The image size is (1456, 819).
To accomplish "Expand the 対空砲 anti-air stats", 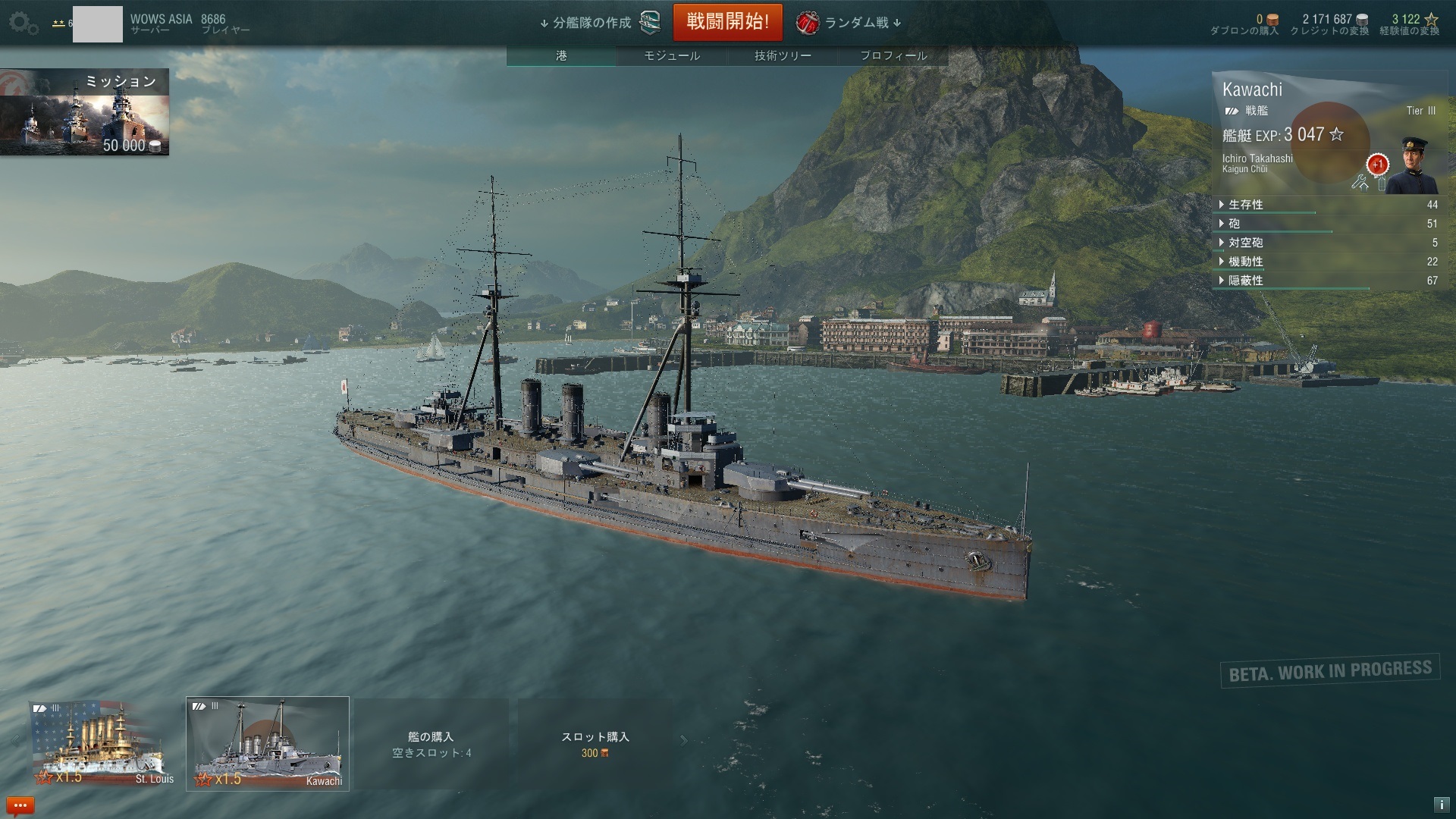I will click(1245, 243).
